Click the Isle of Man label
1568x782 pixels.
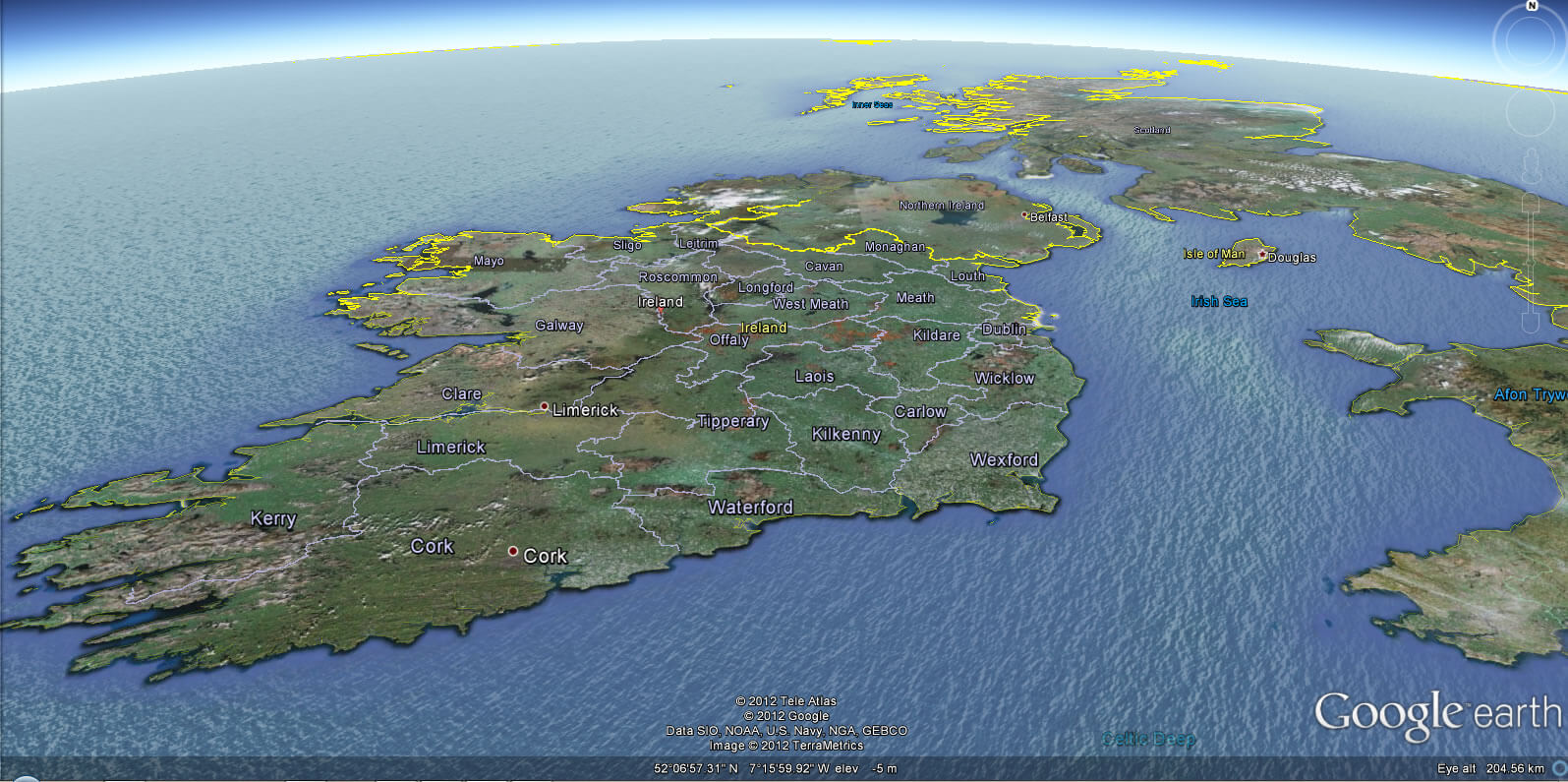[1213, 252]
